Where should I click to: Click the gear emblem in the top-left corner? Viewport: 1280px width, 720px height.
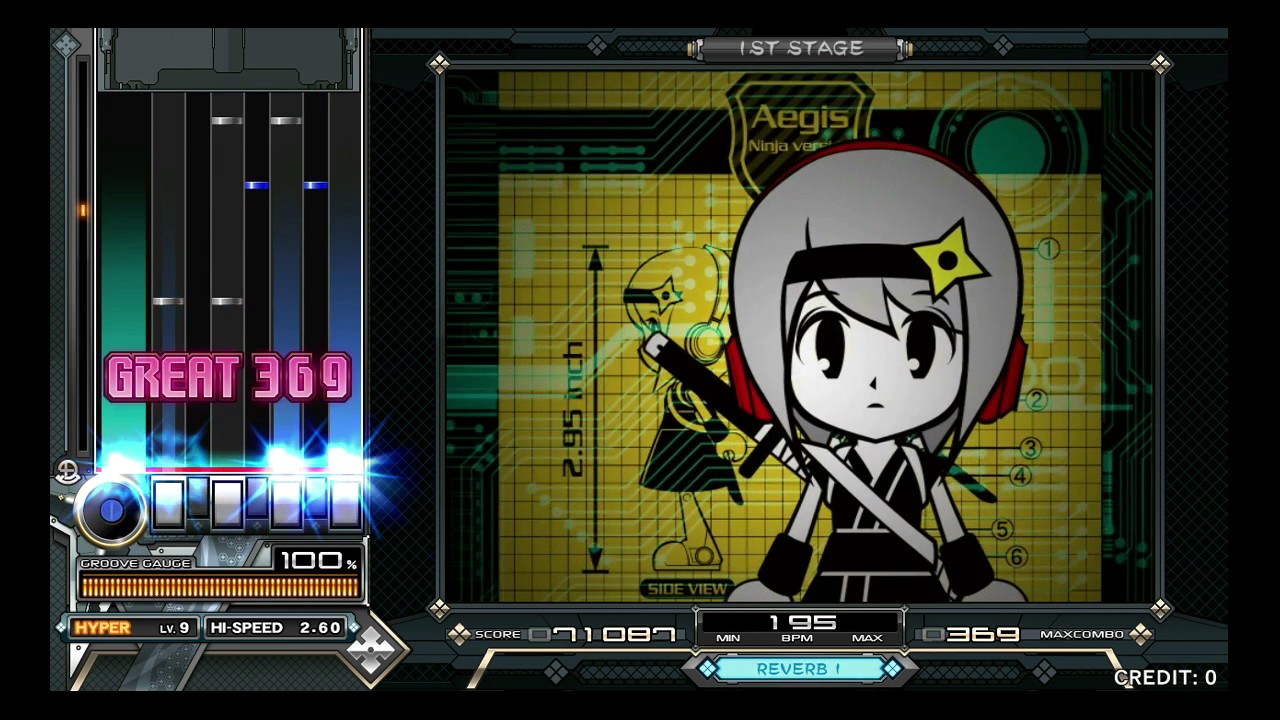pyautogui.click(x=66, y=44)
